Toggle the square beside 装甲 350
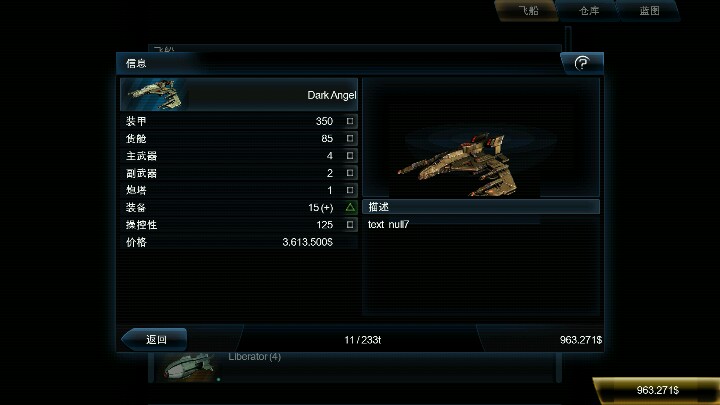Screen dimensions: 720x405 [350, 121]
